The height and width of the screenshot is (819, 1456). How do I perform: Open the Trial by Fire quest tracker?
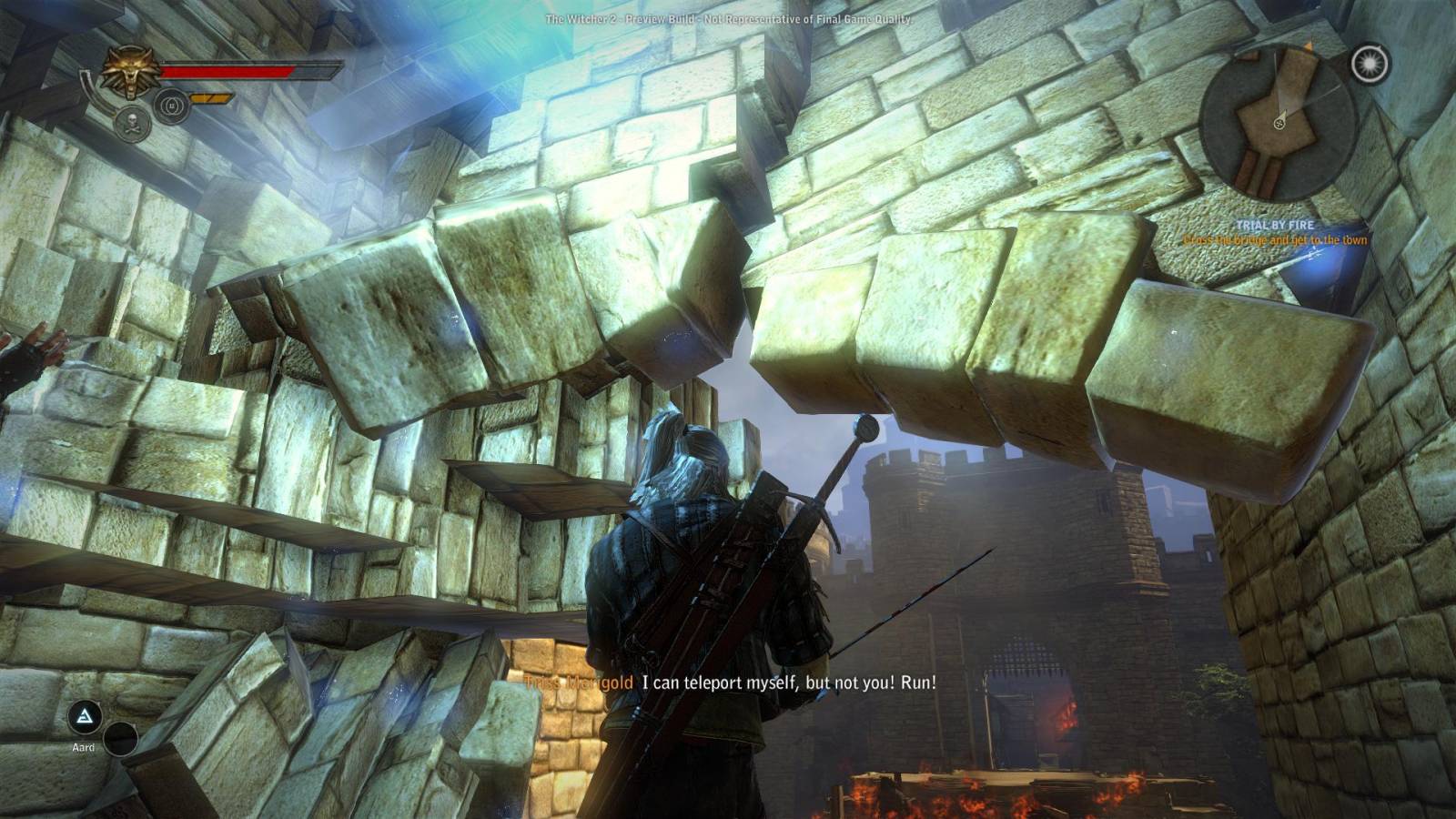point(1275,225)
